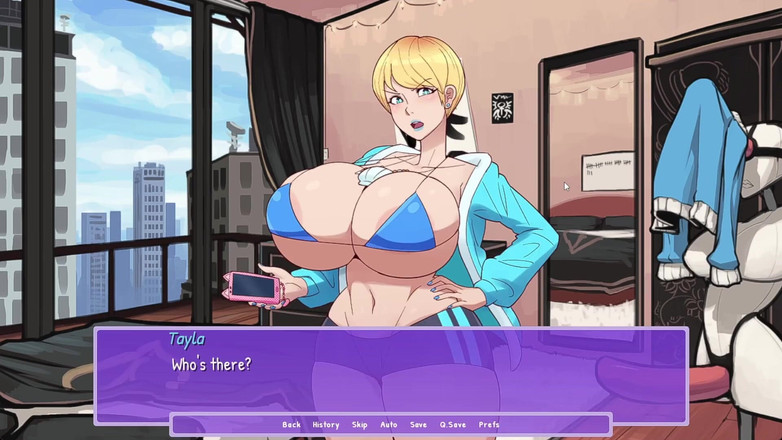Quick save with Q.Save
The width and height of the screenshot is (782, 440).
coord(453,425)
